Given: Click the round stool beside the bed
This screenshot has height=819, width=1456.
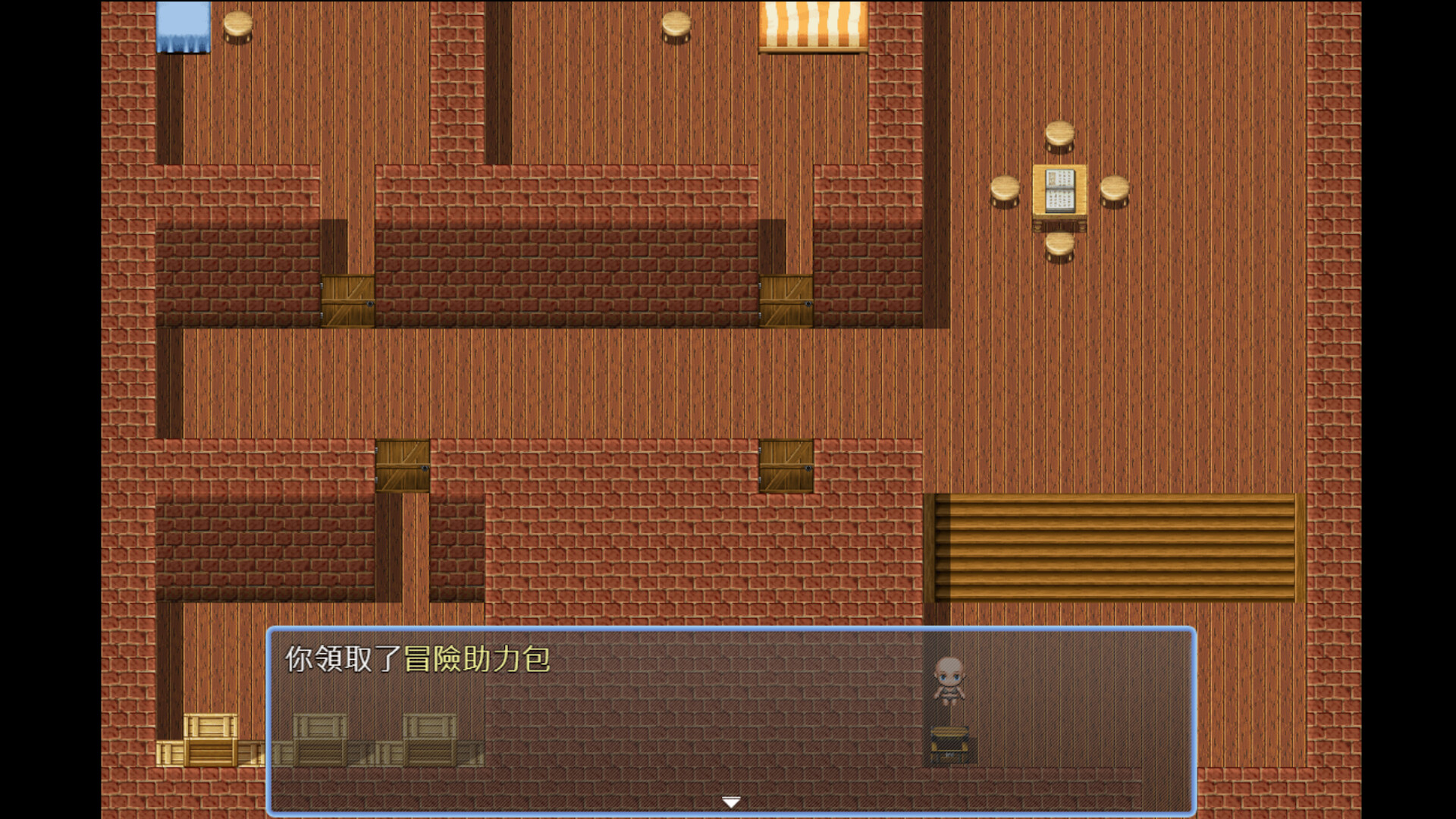Looking at the screenshot, I should (x=237, y=25).
